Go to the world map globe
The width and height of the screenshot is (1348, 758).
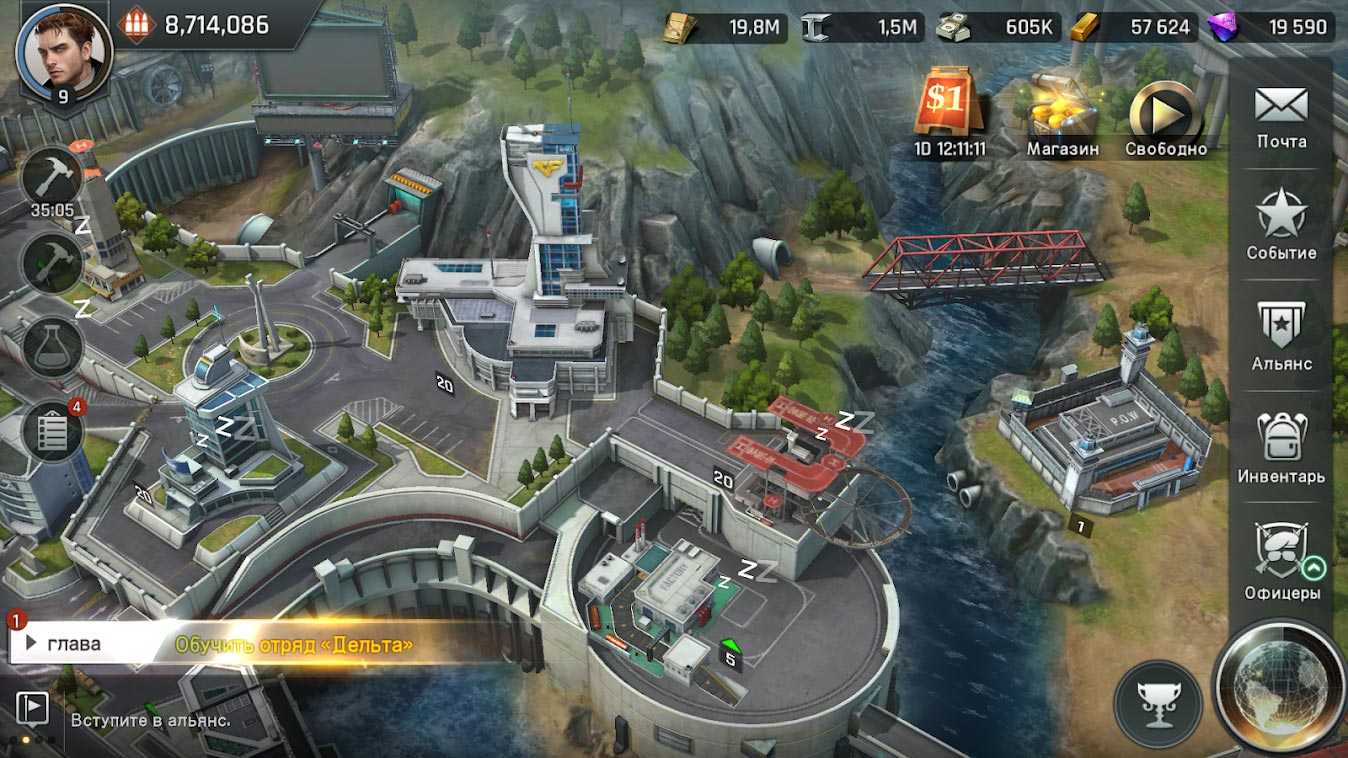pos(1279,687)
